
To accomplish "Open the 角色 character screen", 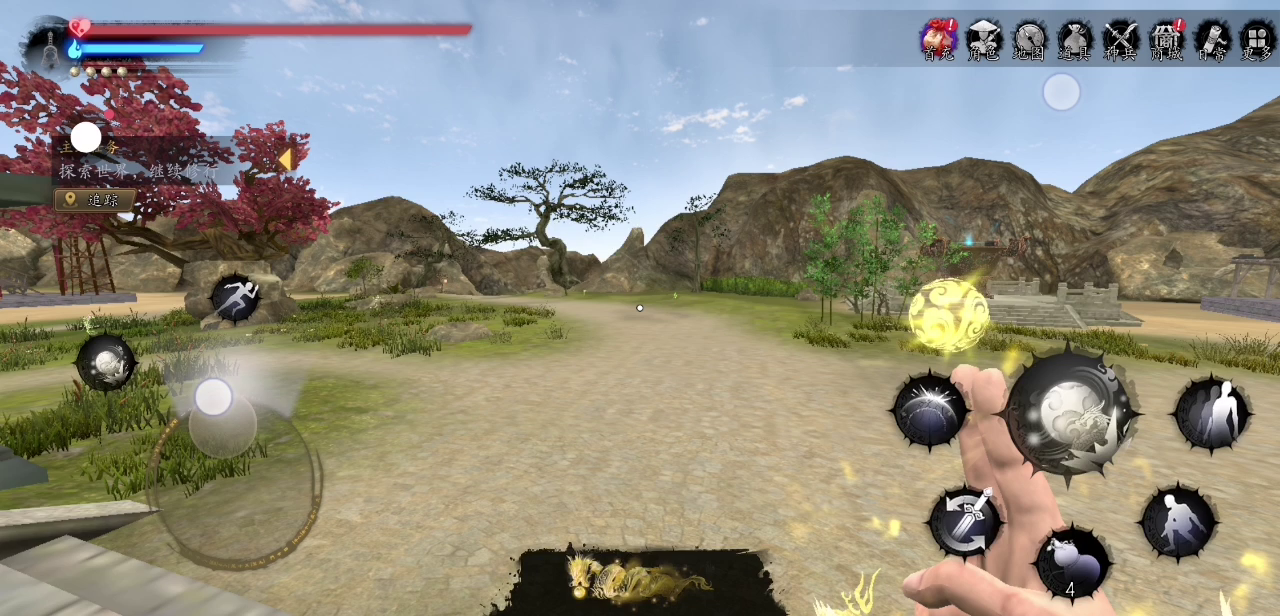I will (983, 40).
